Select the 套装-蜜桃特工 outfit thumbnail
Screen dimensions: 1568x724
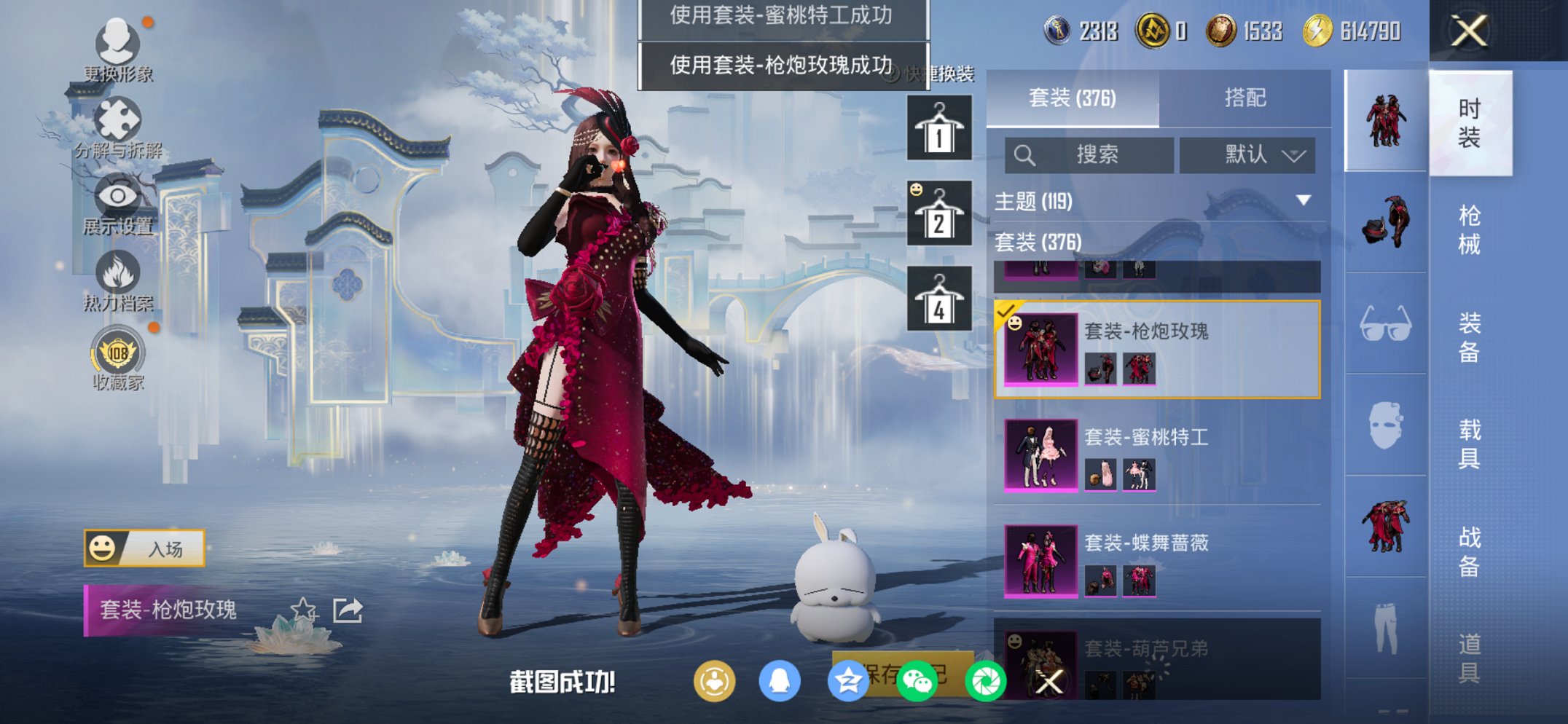[1040, 455]
